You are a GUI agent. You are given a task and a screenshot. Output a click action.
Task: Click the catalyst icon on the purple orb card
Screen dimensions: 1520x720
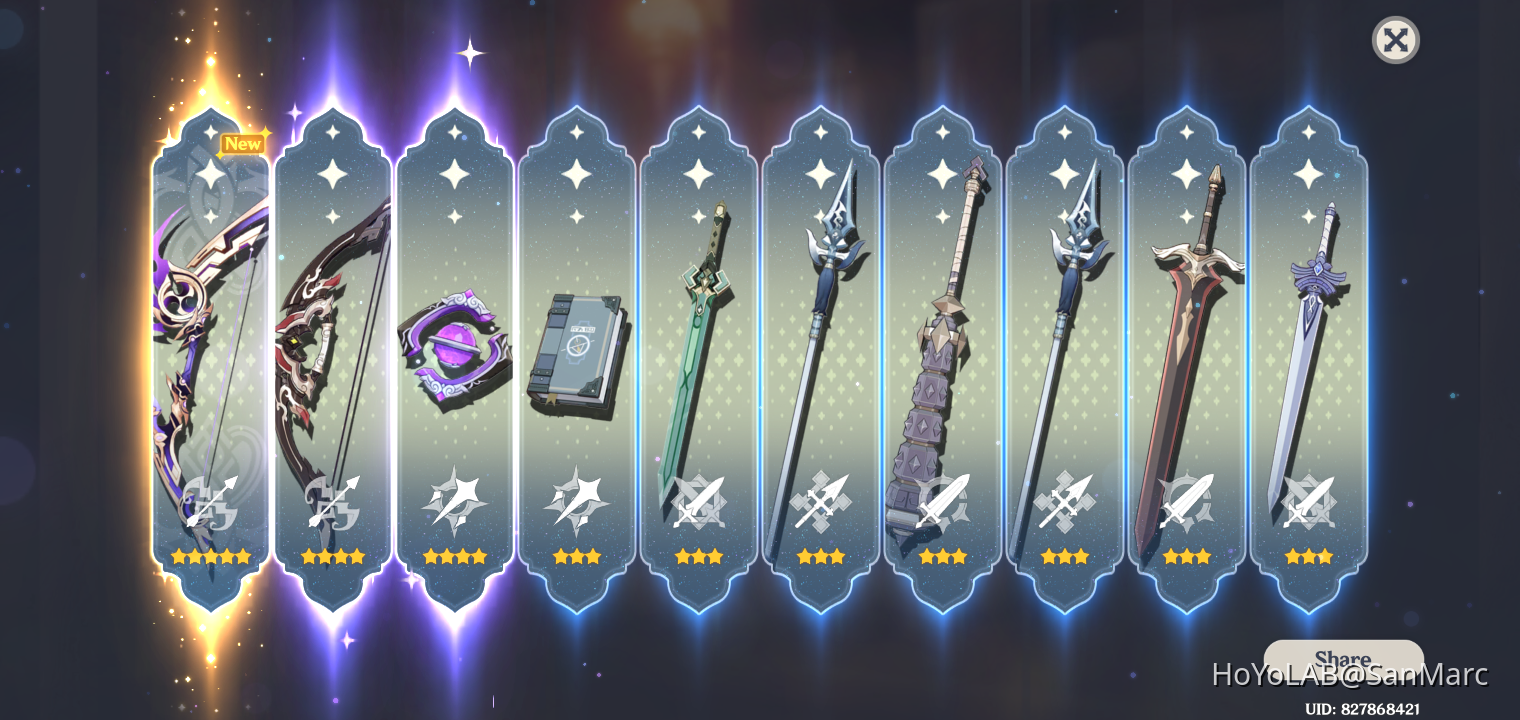coord(456,500)
